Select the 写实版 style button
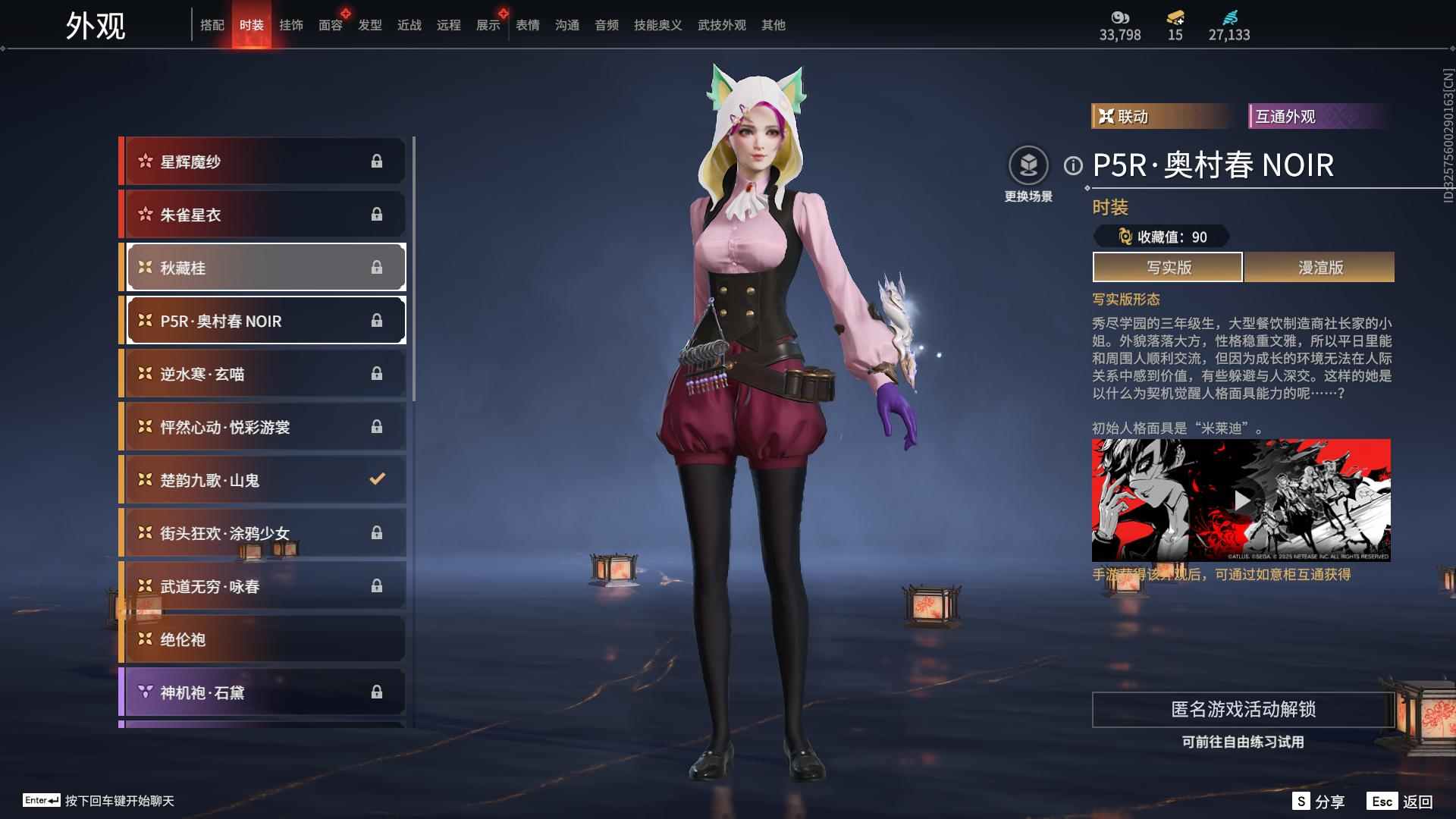 pyautogui.click(x=1168, y=267)
